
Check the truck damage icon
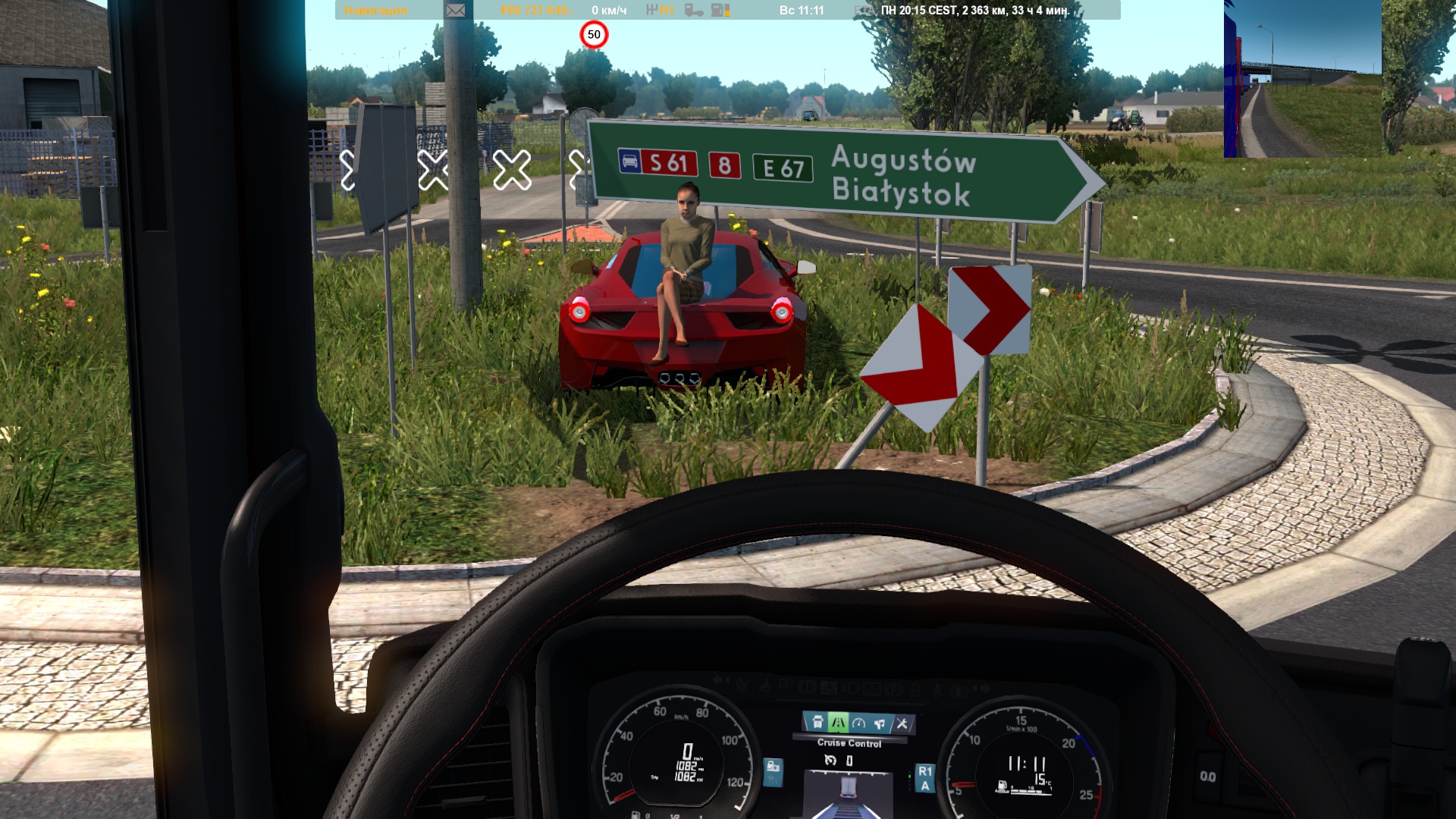694,11
